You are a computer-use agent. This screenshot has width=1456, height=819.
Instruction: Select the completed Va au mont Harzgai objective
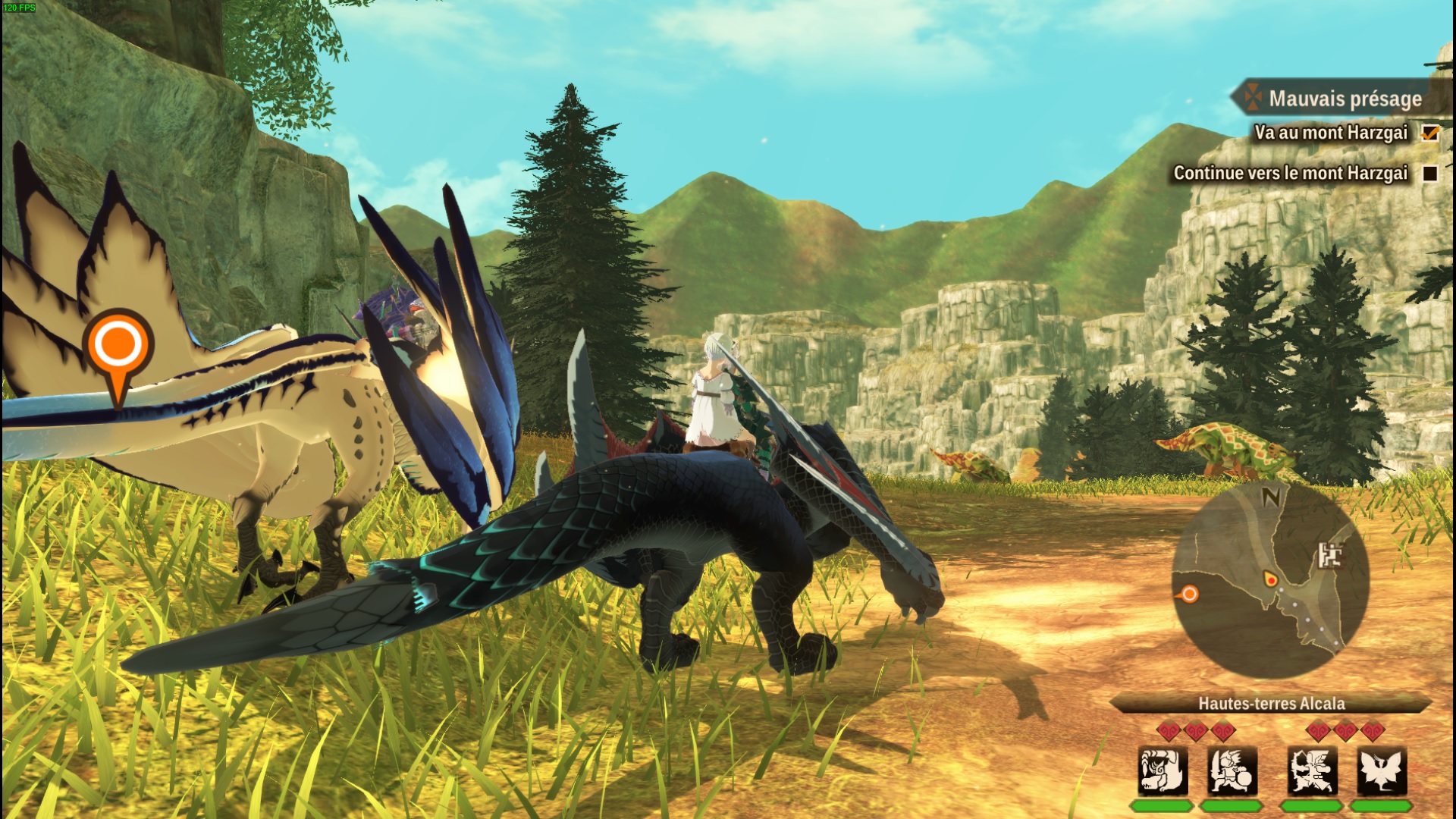[x=1331, y=133]
